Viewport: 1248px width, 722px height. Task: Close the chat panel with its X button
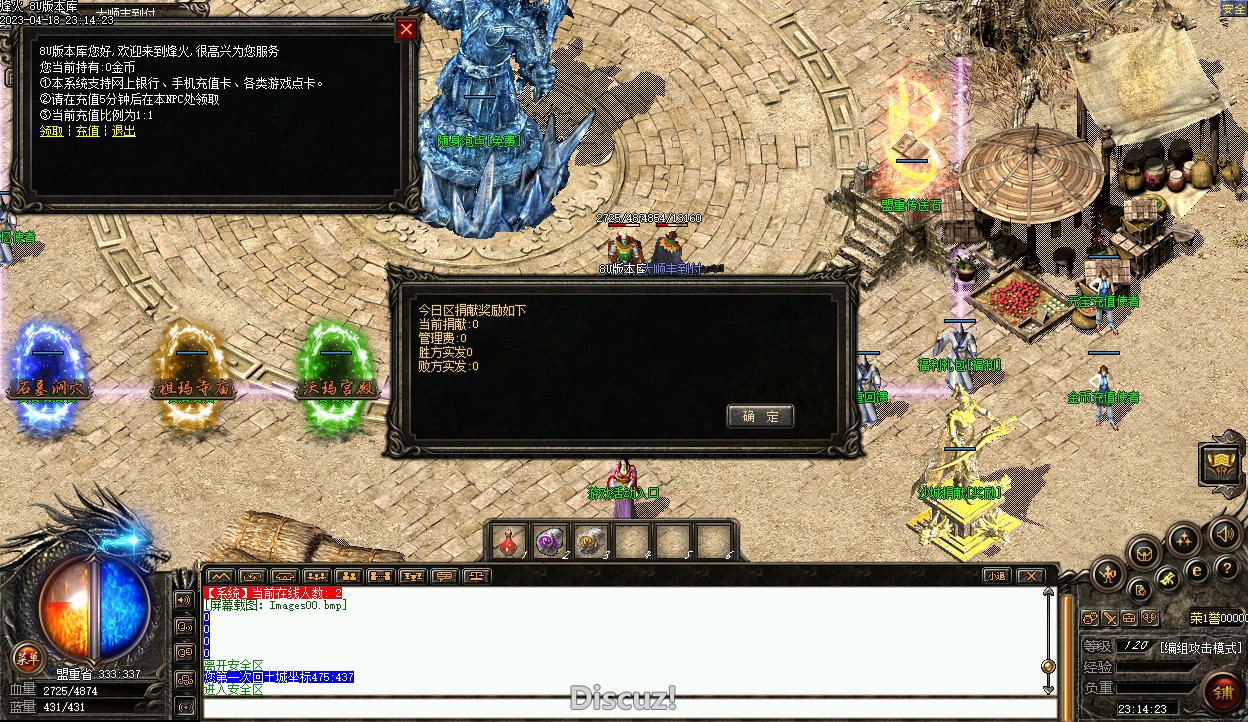coord(1029,576)
